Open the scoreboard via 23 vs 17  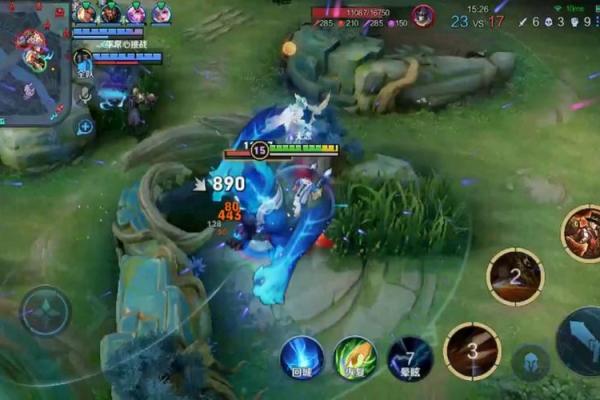pyautogui.click(x=477, y=21)
